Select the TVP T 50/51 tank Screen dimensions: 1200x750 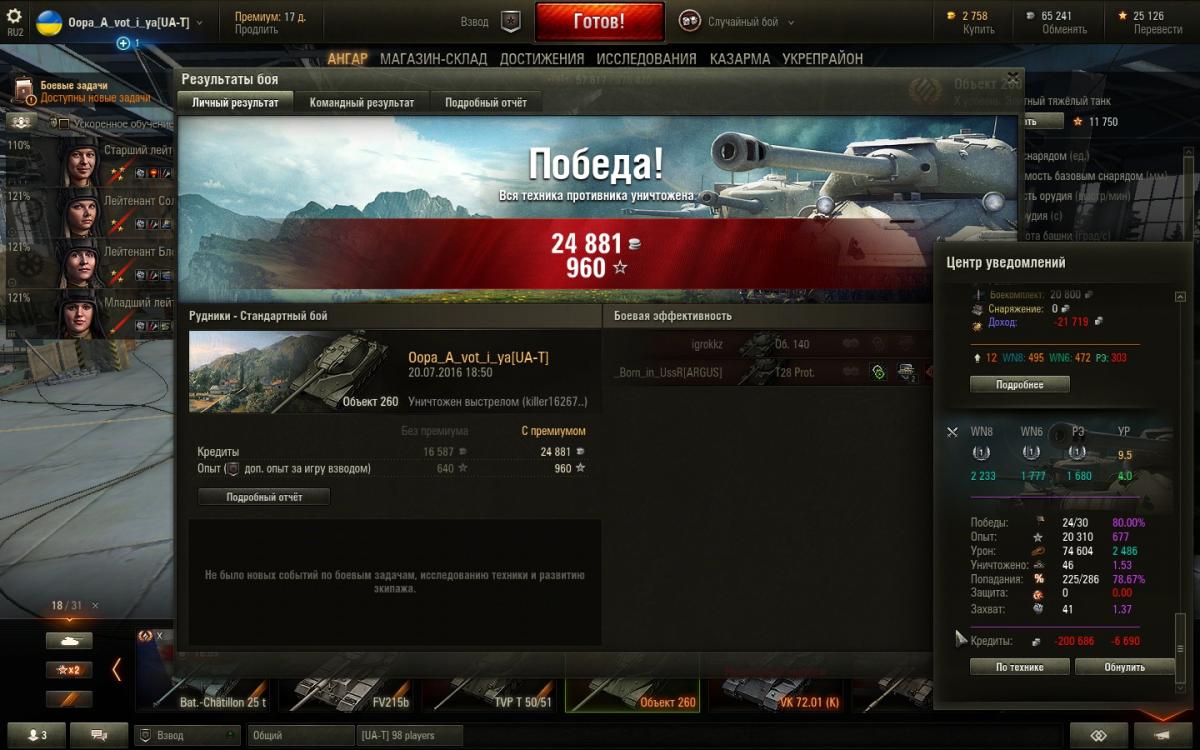coord(493,690)
